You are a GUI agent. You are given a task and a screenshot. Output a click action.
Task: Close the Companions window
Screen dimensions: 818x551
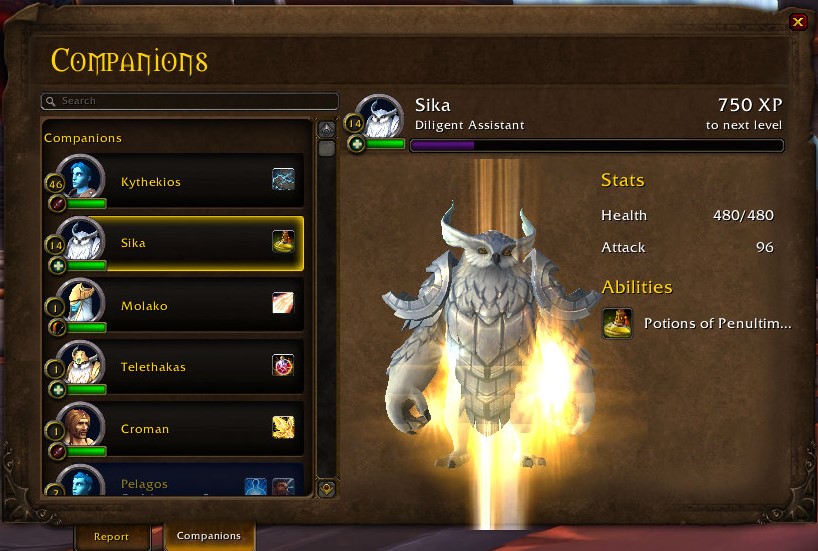(798, 22)
